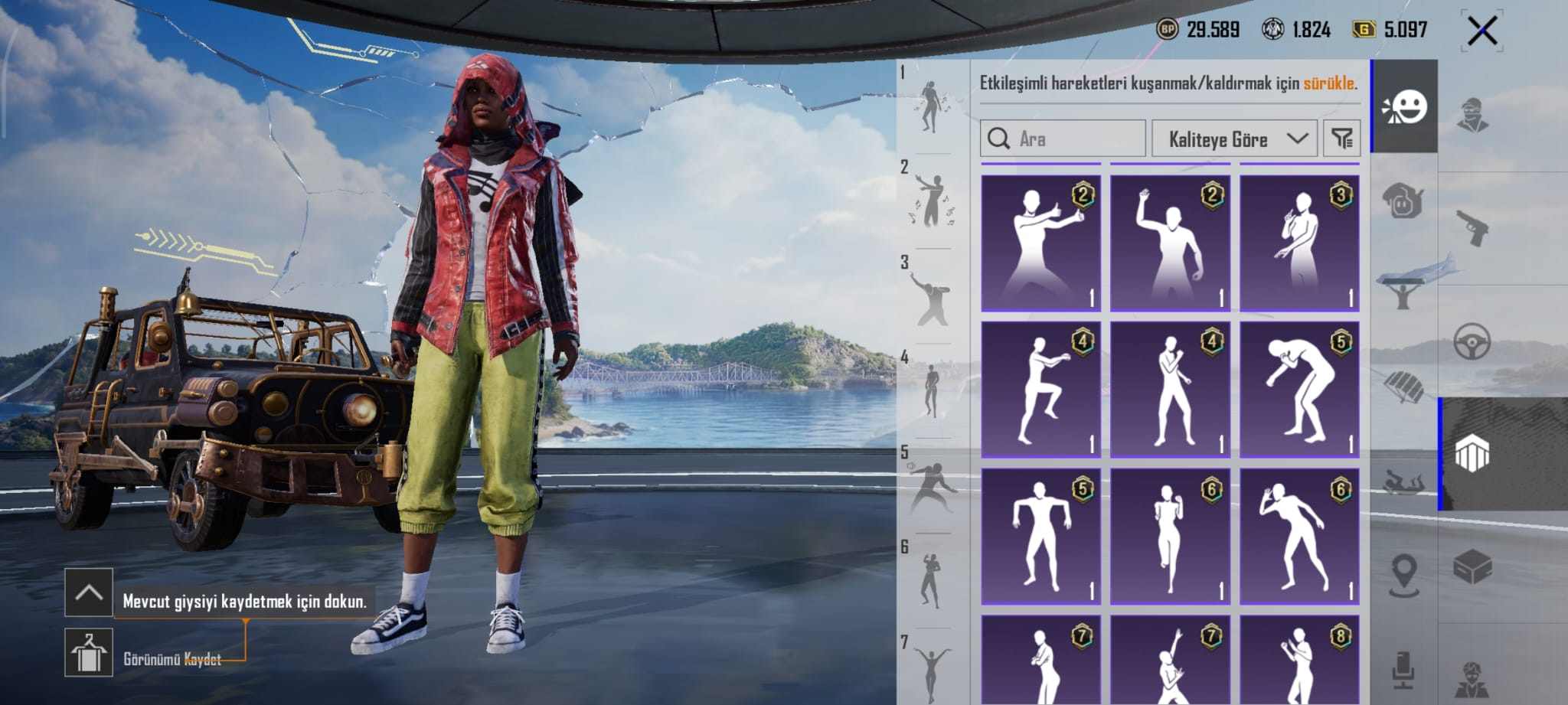Select the parachute category icon
Image resolution: width=1568 pixels, height=705 pixels.
pyautogui.click(x=1404, y=387)
